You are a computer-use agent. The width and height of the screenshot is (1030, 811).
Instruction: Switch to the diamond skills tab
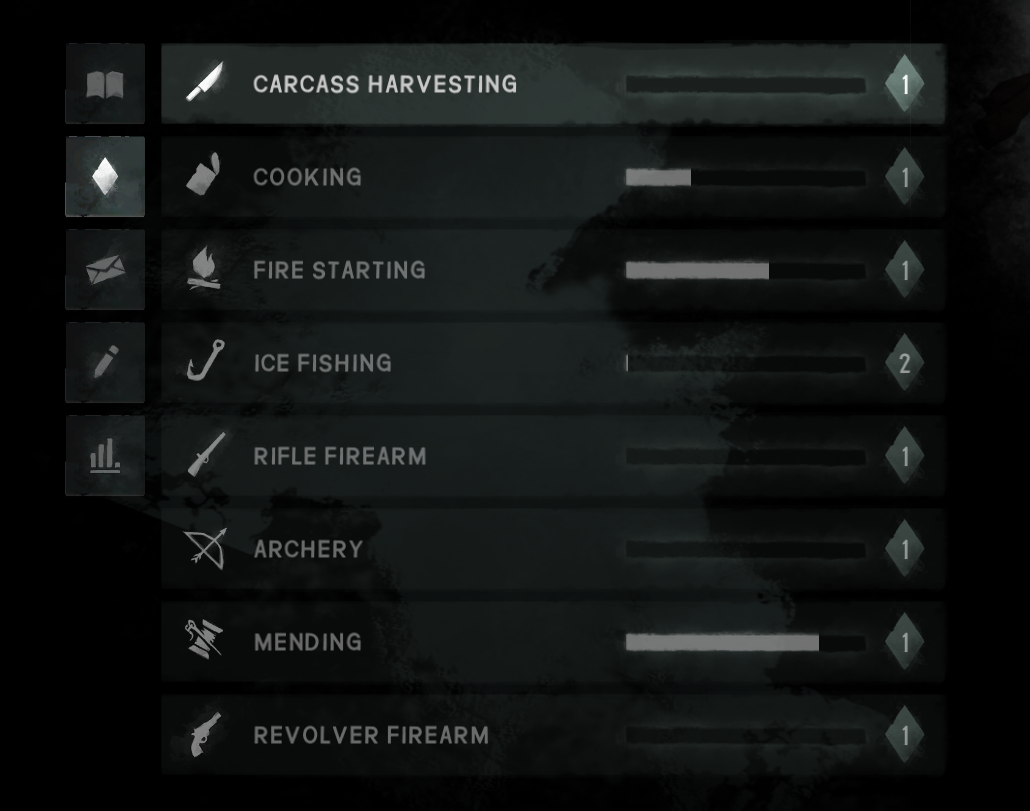pos(105,177)
